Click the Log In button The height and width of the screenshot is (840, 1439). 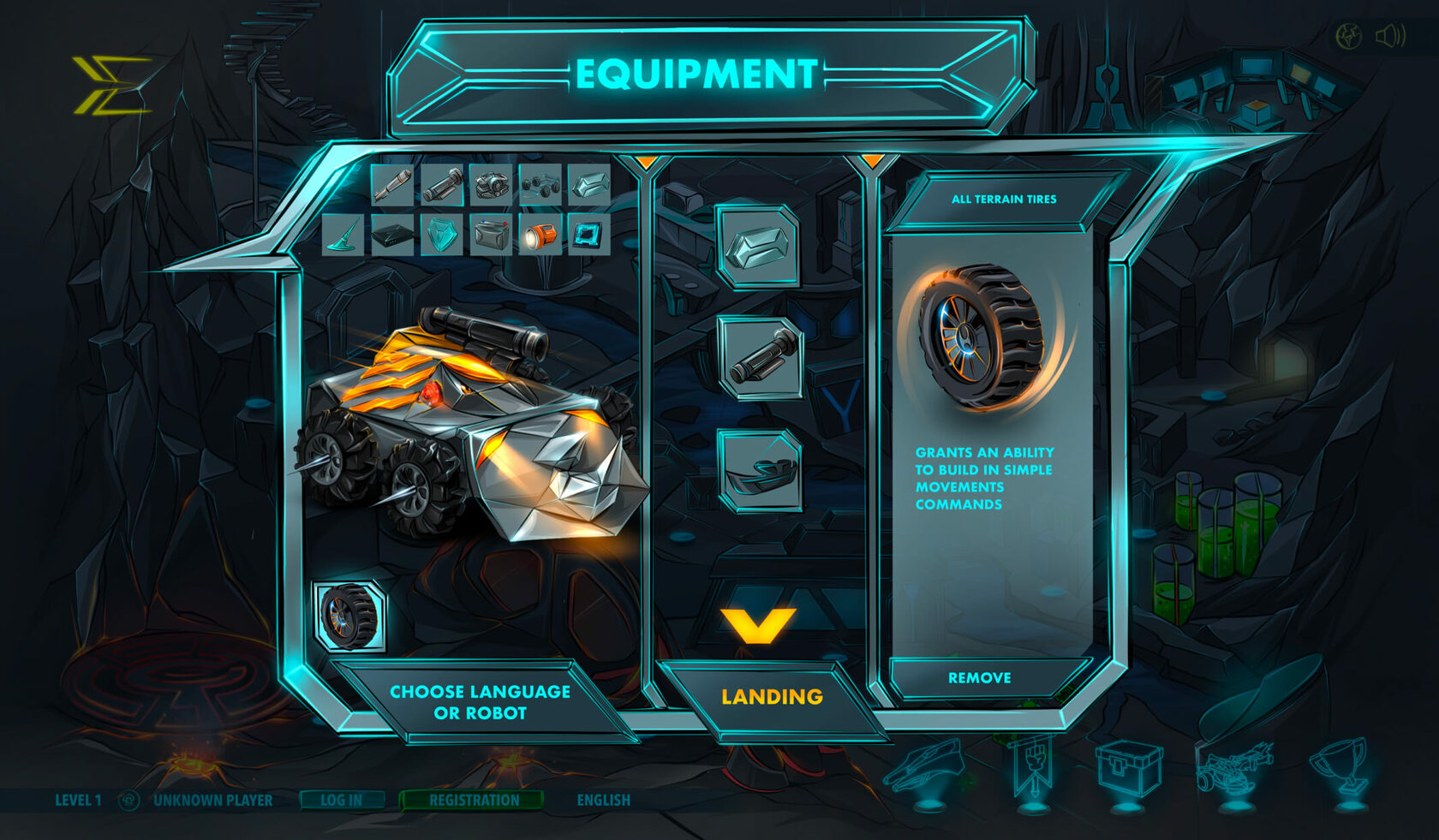click(x=341, y=800)
